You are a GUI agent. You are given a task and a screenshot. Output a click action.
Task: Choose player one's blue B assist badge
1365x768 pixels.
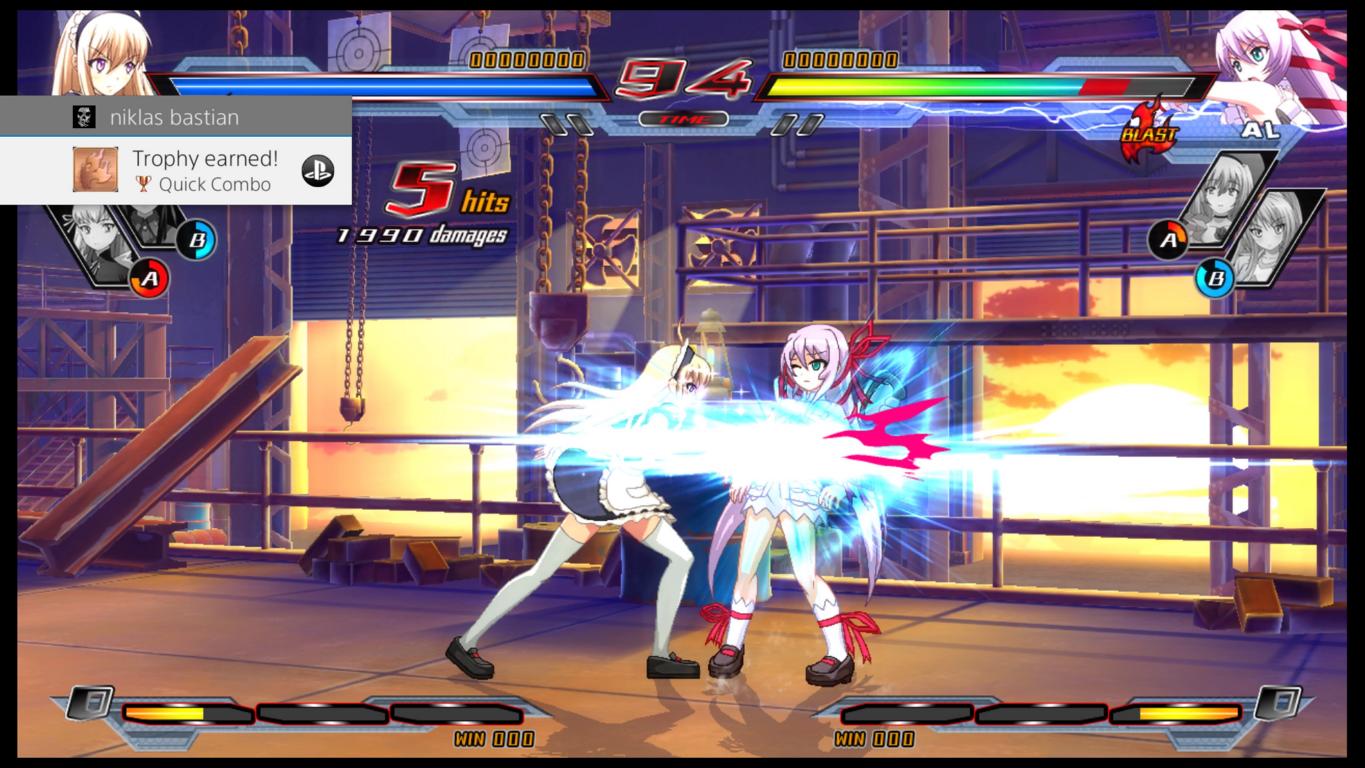coord(196,240)
